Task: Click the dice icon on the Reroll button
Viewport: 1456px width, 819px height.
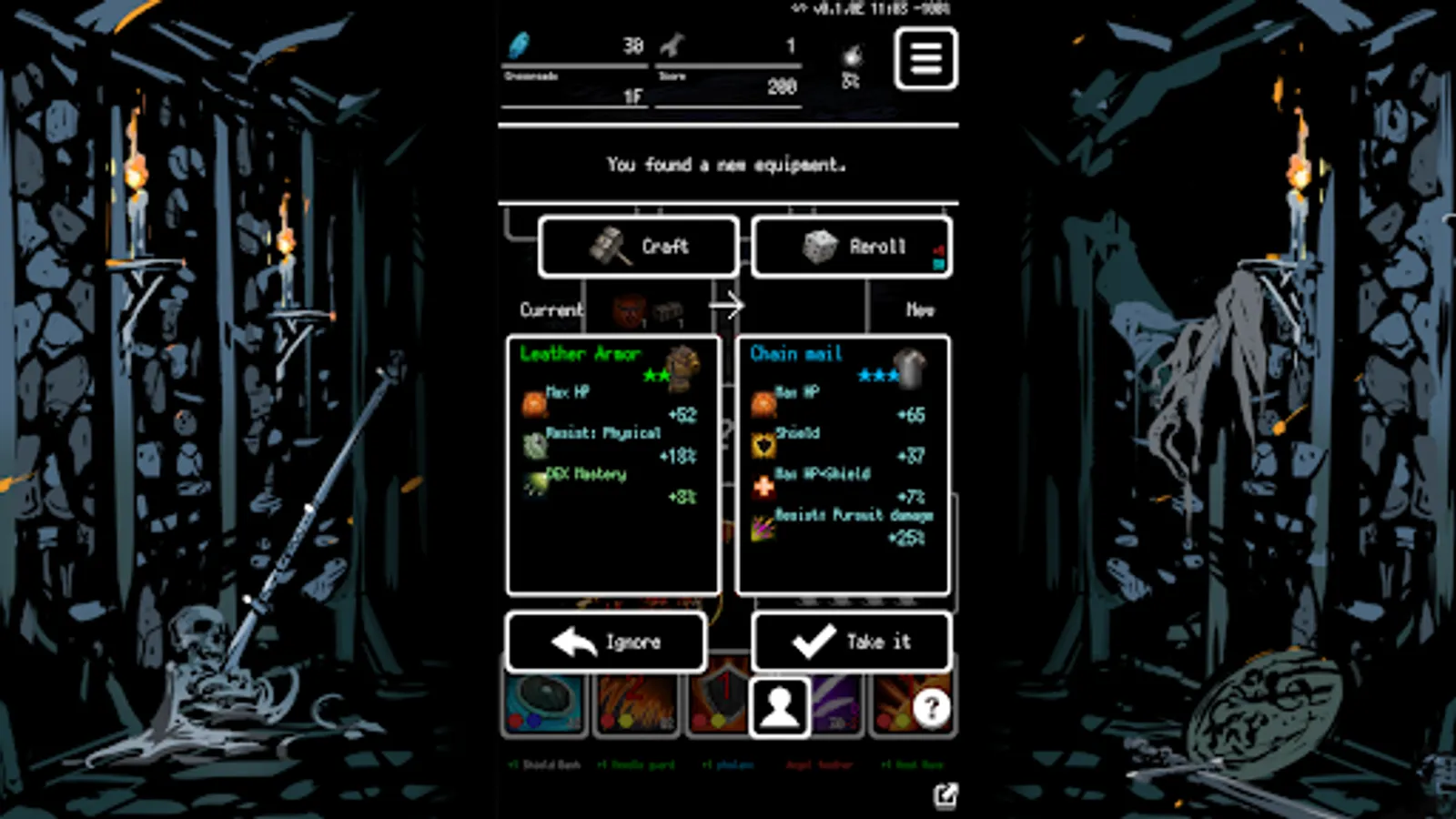Action: click(x=822, y=246)
